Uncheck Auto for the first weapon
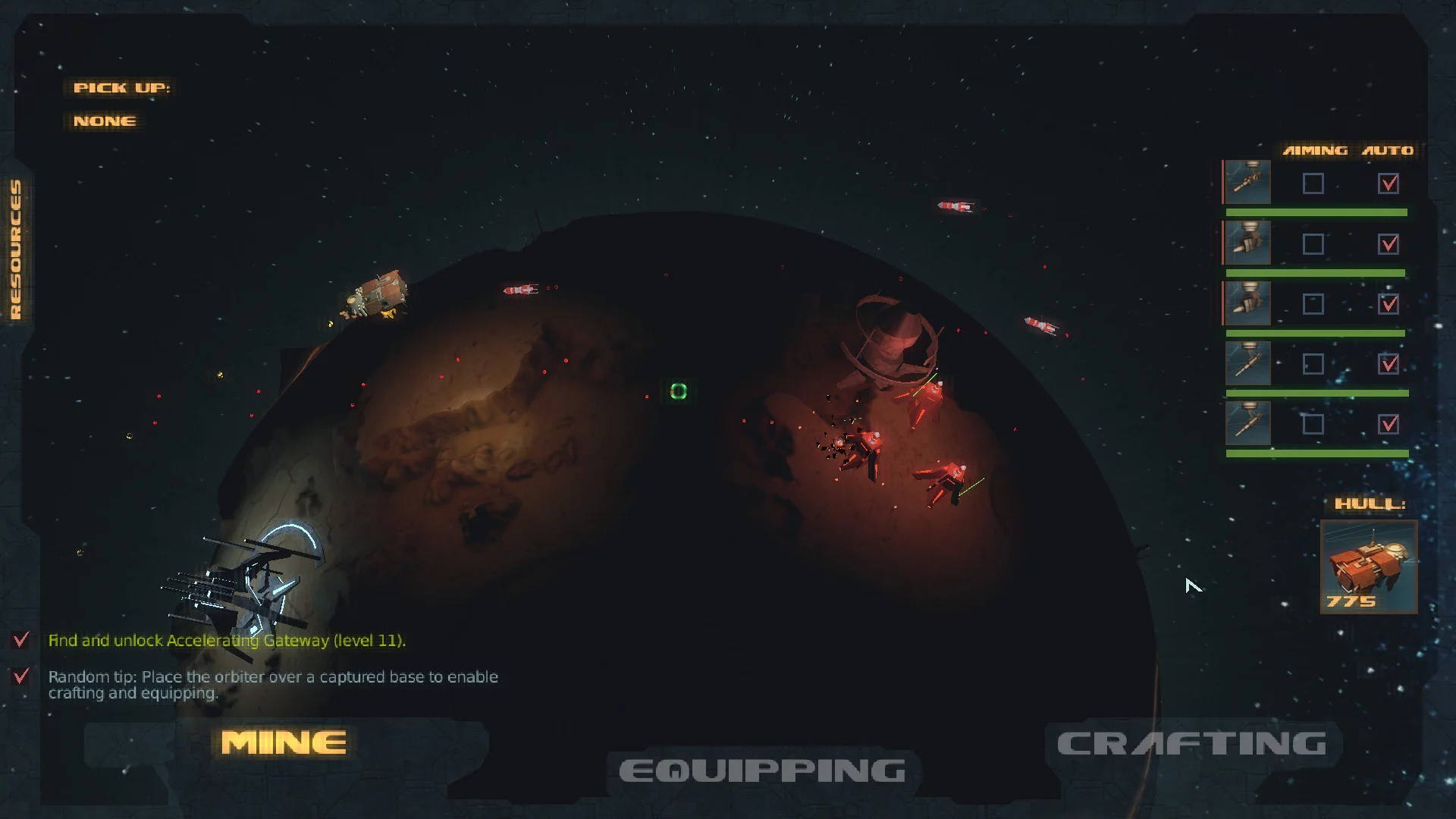Image resolution: width=1456 pixels, height=819 pixels. point(1389,184)
